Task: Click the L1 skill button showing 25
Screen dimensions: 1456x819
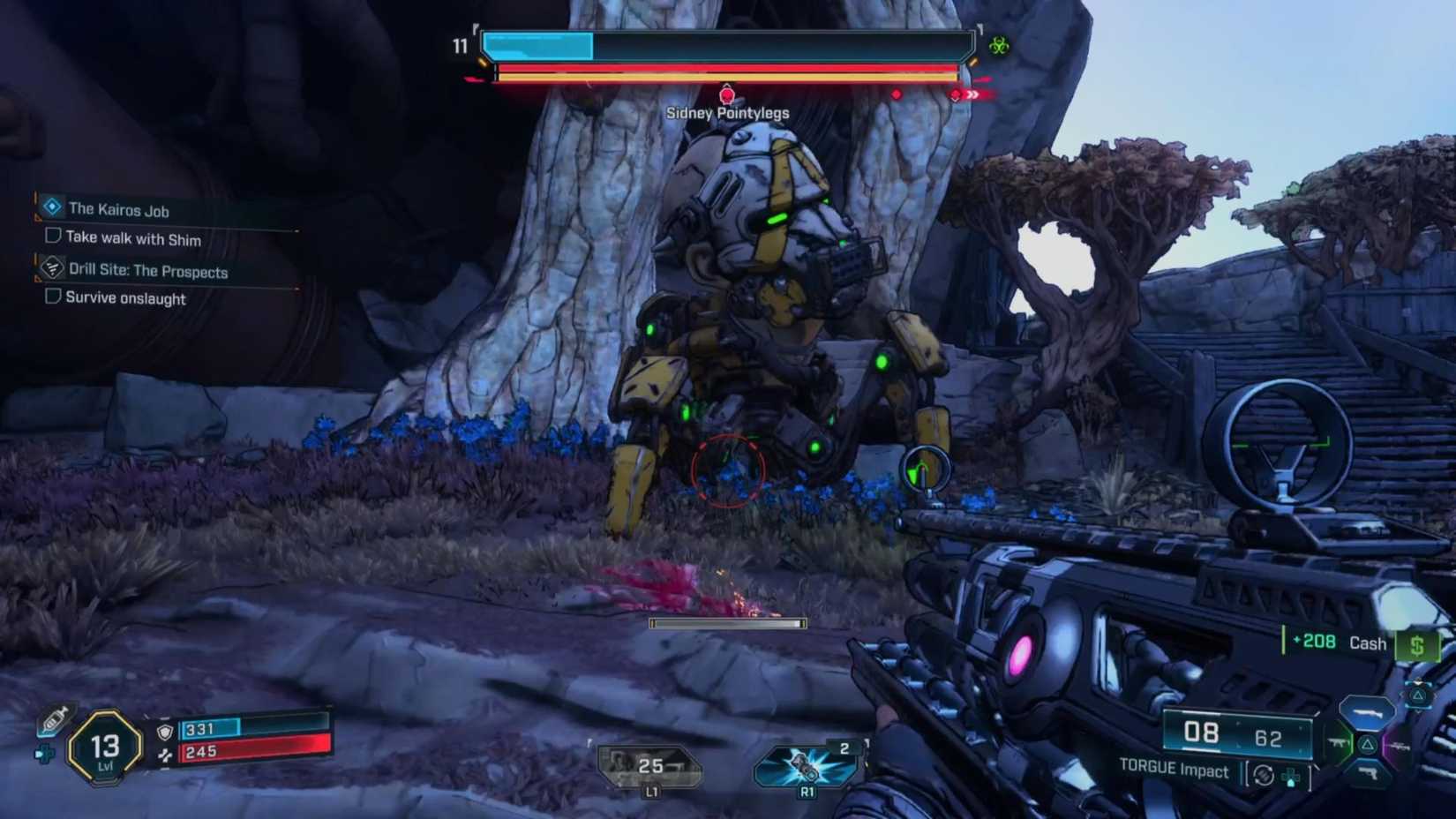Action: pos(650,763)
